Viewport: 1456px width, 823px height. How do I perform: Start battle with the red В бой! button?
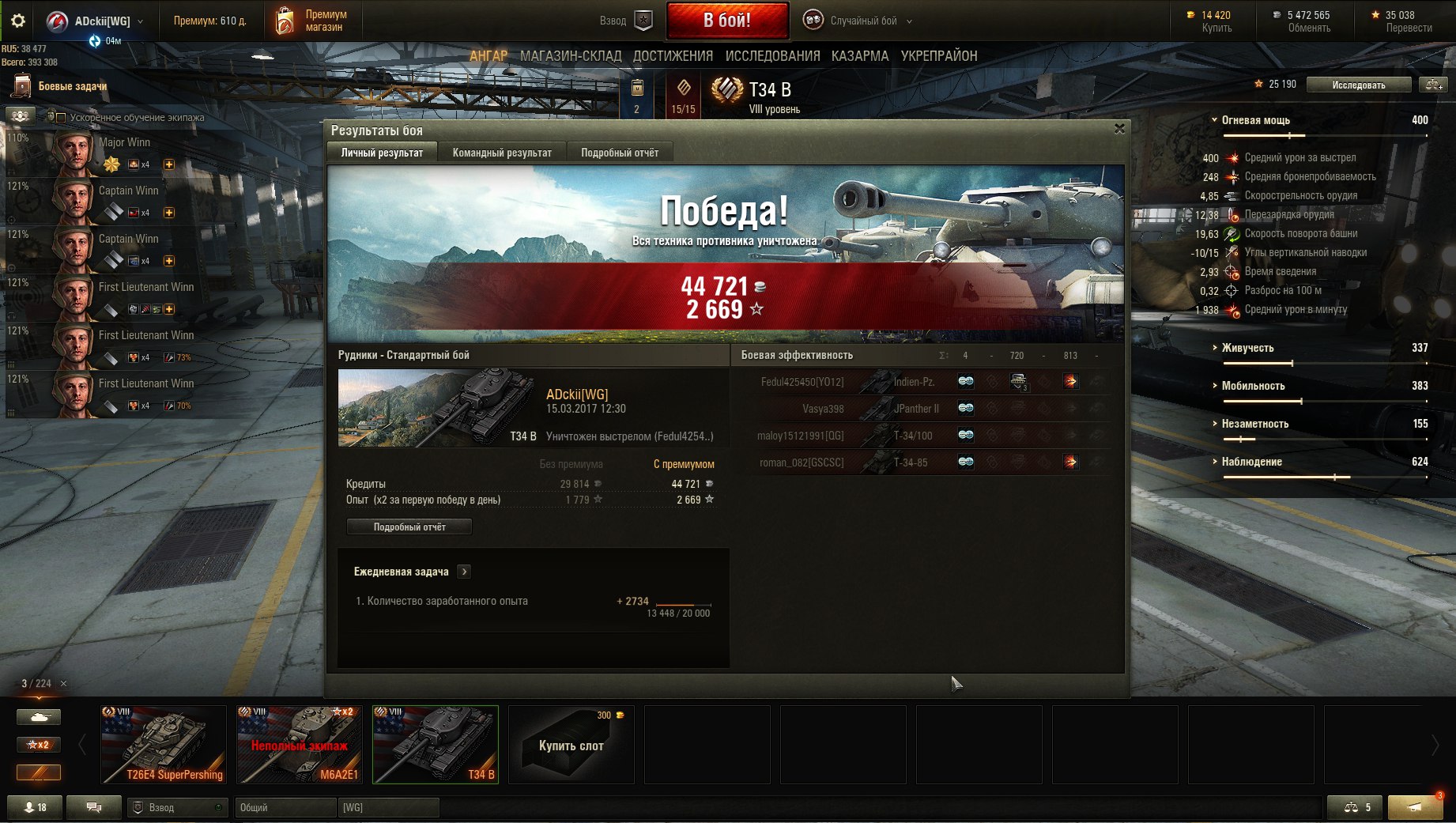click(727, 21)
